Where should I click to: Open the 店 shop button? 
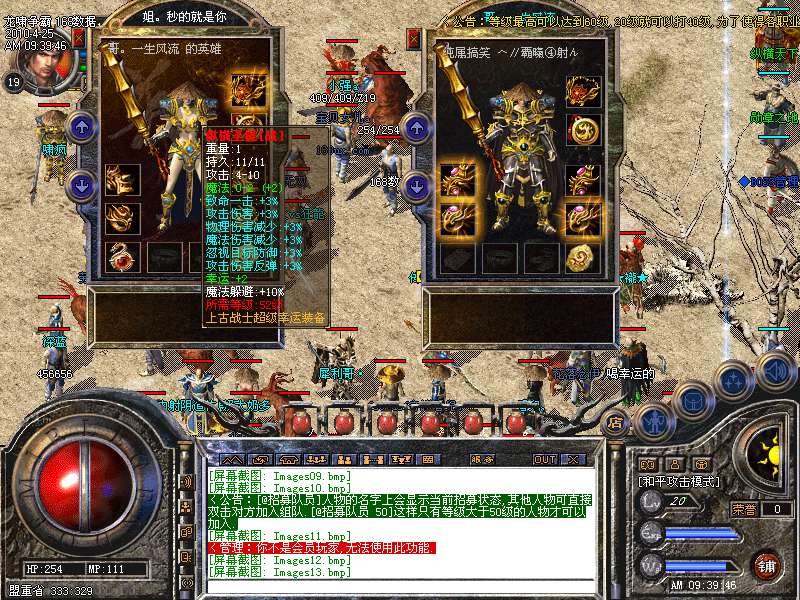pyautogui.click(x=616, y=423)
